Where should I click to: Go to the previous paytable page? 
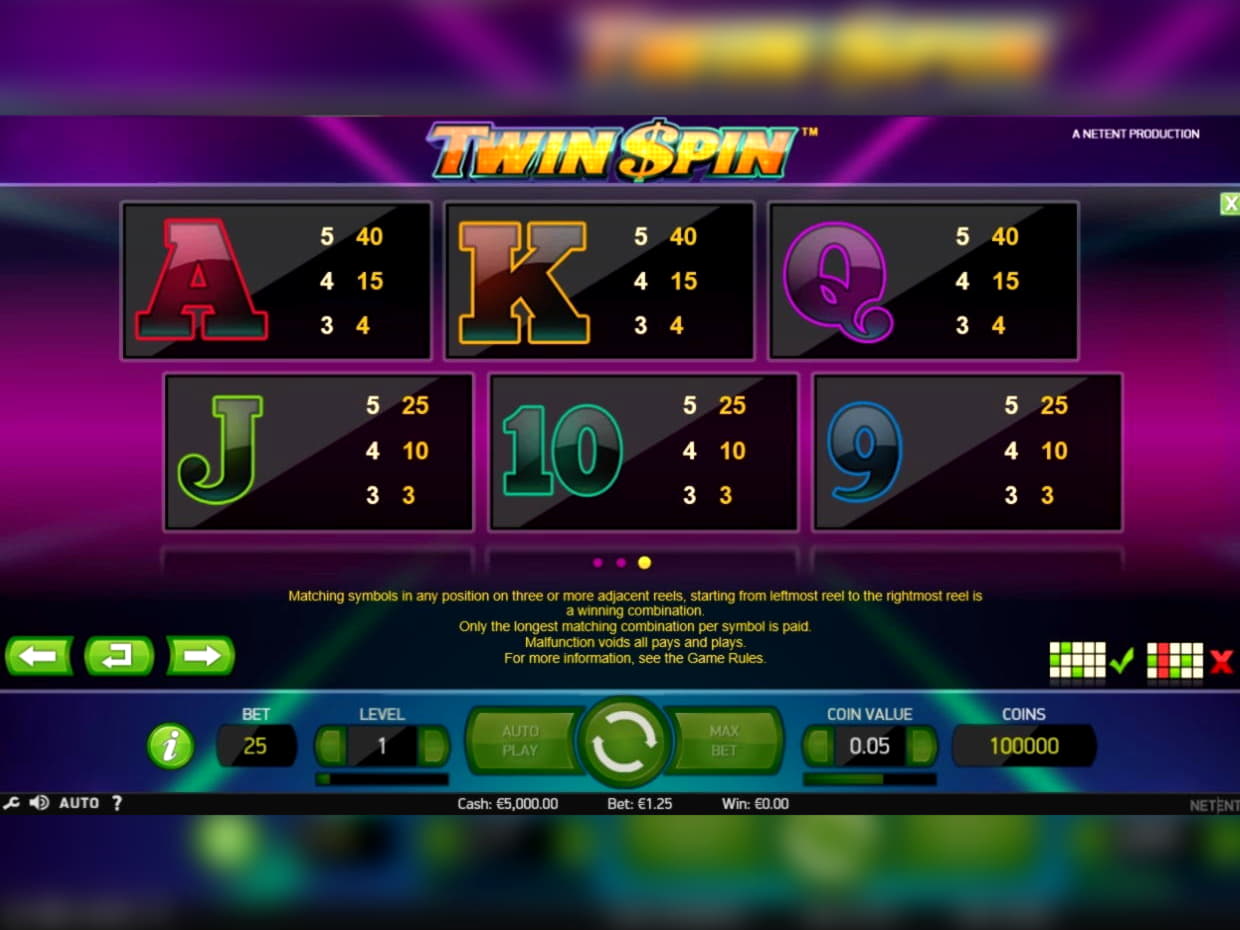40,656
